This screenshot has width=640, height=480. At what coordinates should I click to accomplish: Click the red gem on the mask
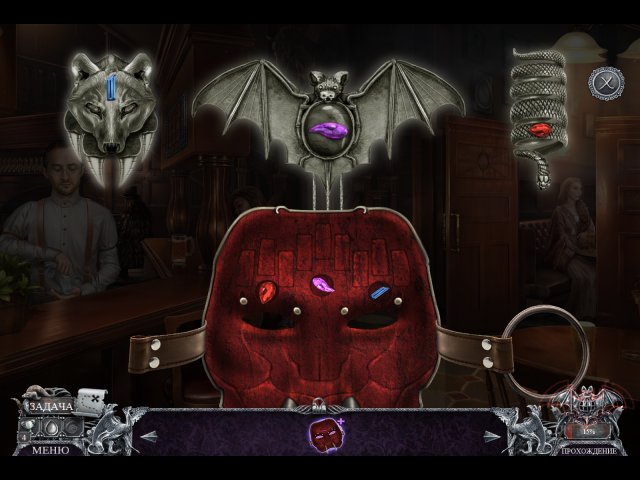[x=268, y=291]
